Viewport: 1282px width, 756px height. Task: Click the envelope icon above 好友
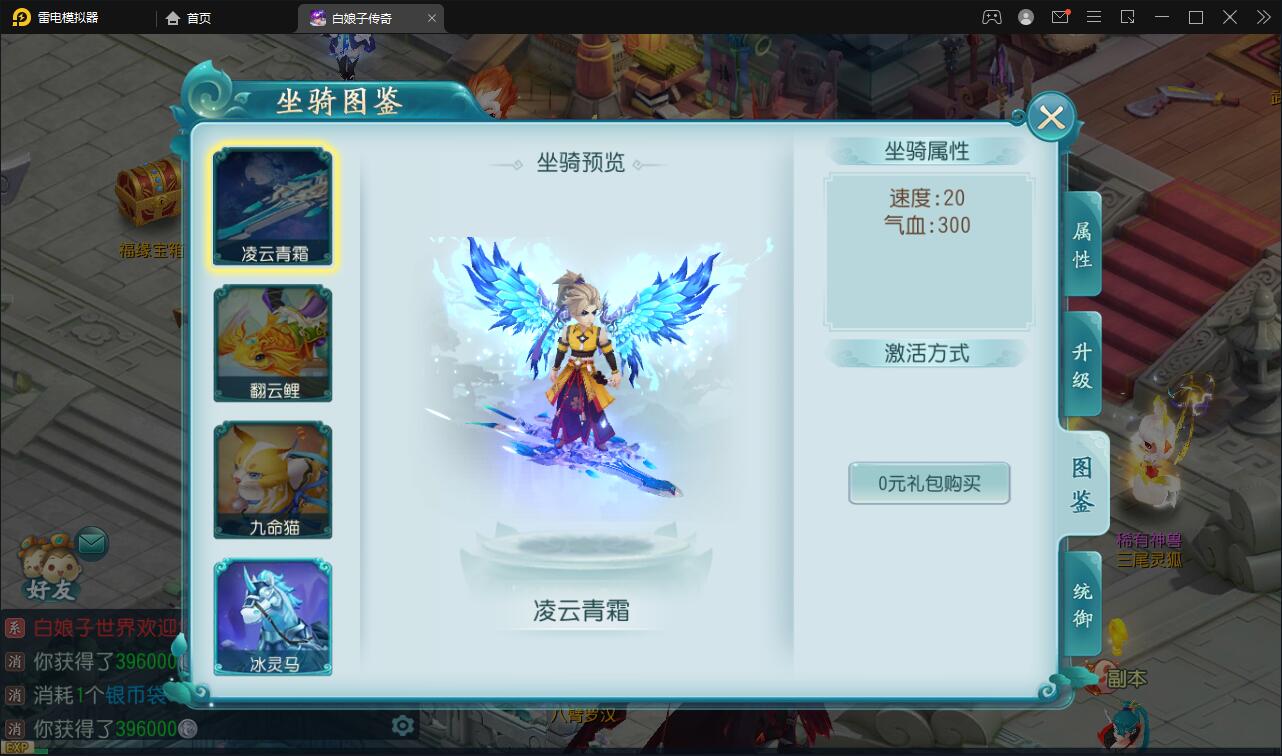click(91, 543)
